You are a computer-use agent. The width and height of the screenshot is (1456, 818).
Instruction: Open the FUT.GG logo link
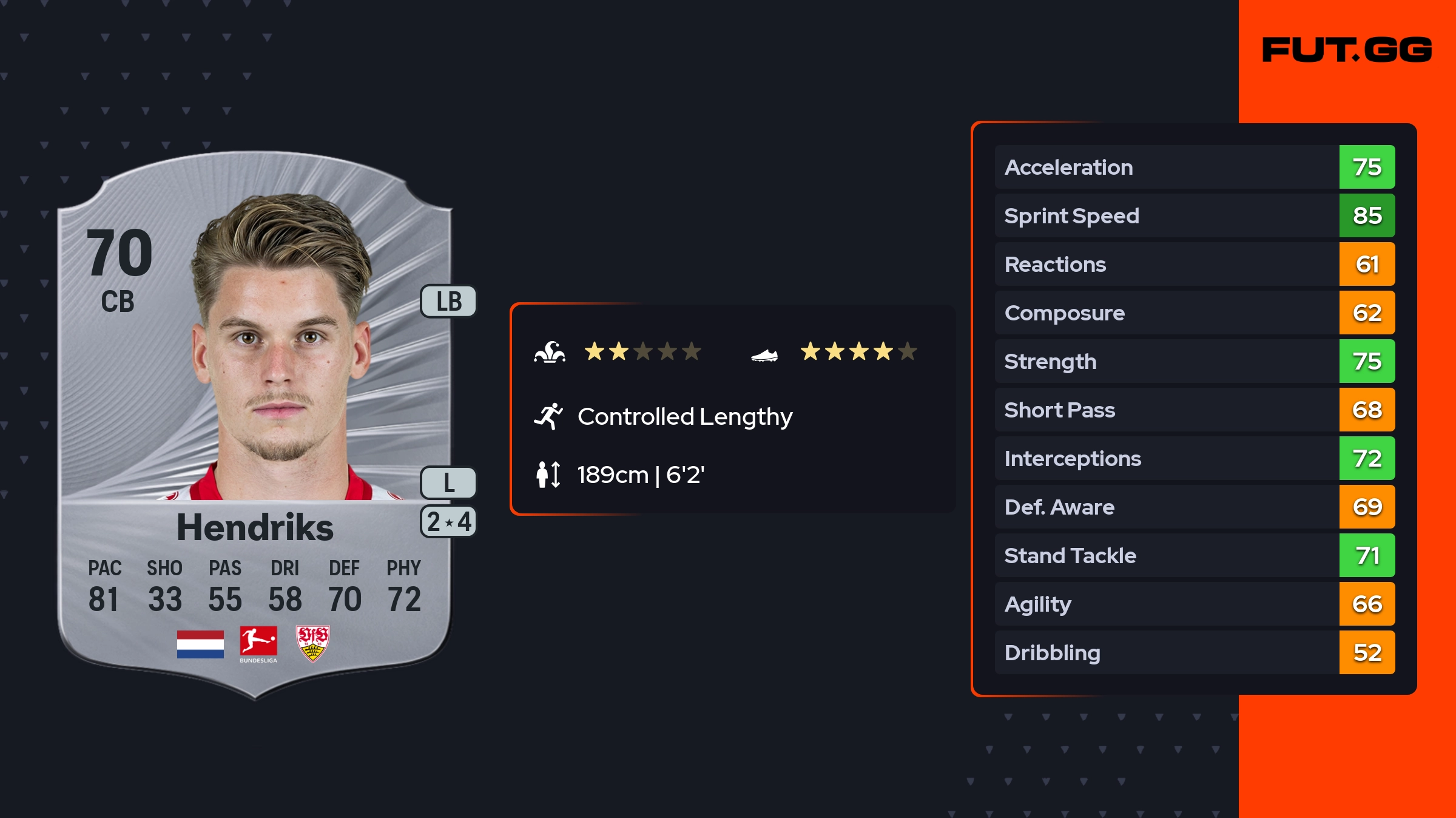1347,50
